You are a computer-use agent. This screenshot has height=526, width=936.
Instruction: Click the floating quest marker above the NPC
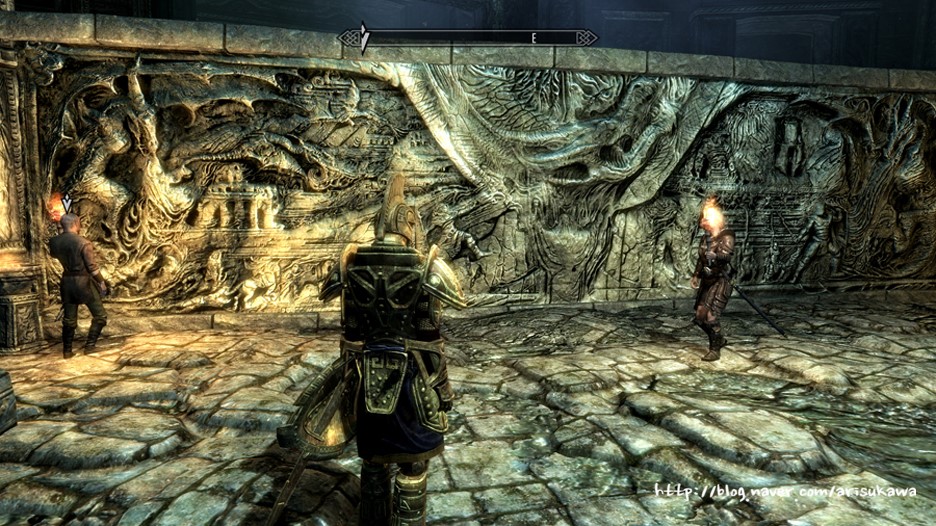pyautogui.click(x=66, y=203)
